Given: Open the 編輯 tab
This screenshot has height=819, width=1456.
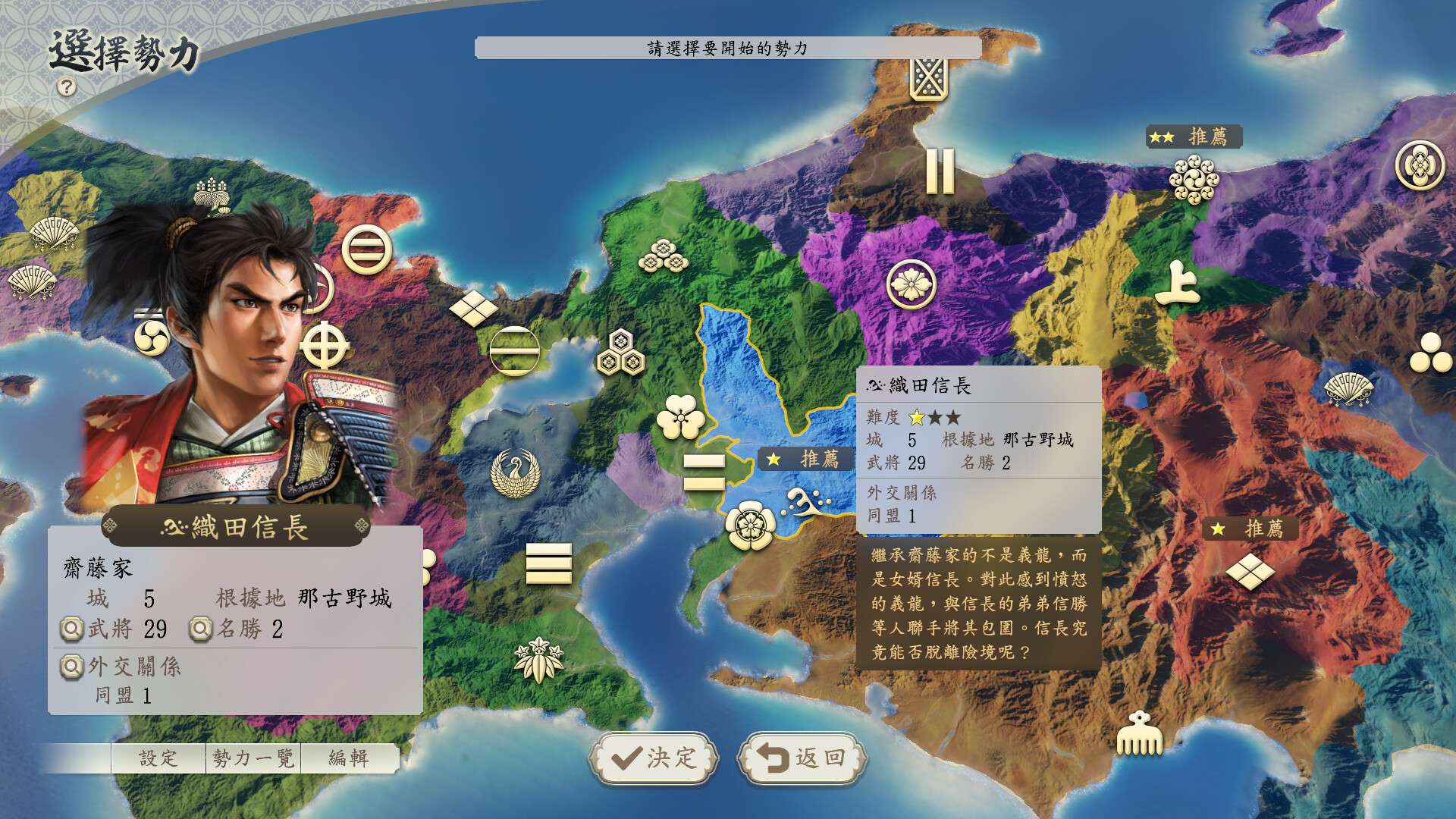Looking at the screenshot, I should pos(350,757).
